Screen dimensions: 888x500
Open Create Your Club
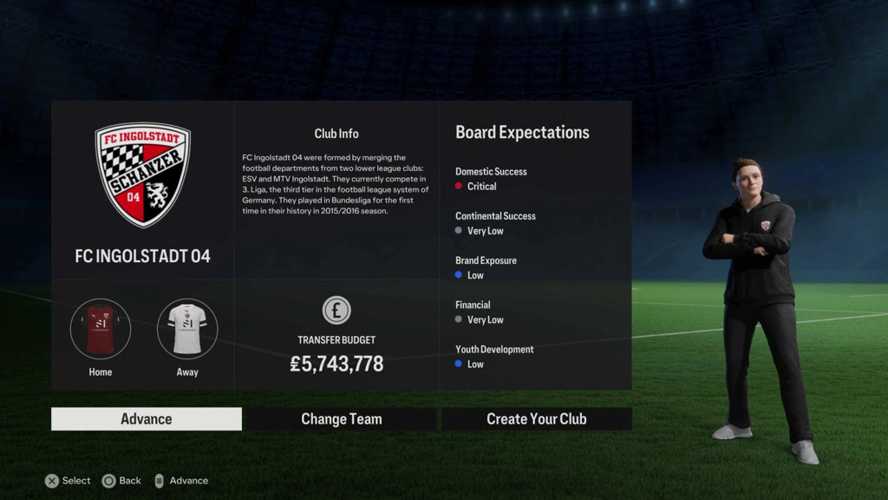[x=536, y=419]
